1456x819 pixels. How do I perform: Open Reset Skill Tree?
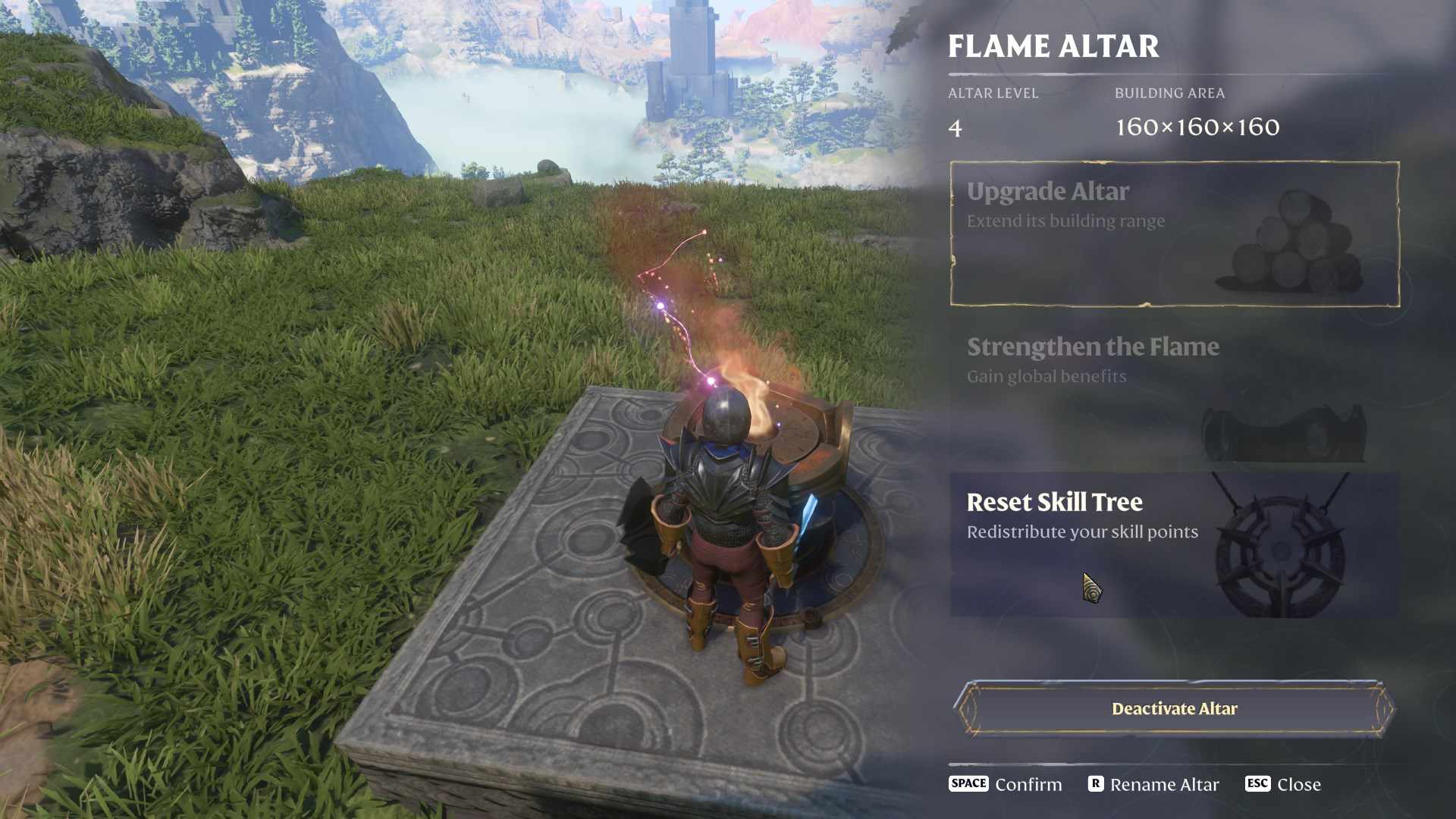click(x=1174, y=544)
